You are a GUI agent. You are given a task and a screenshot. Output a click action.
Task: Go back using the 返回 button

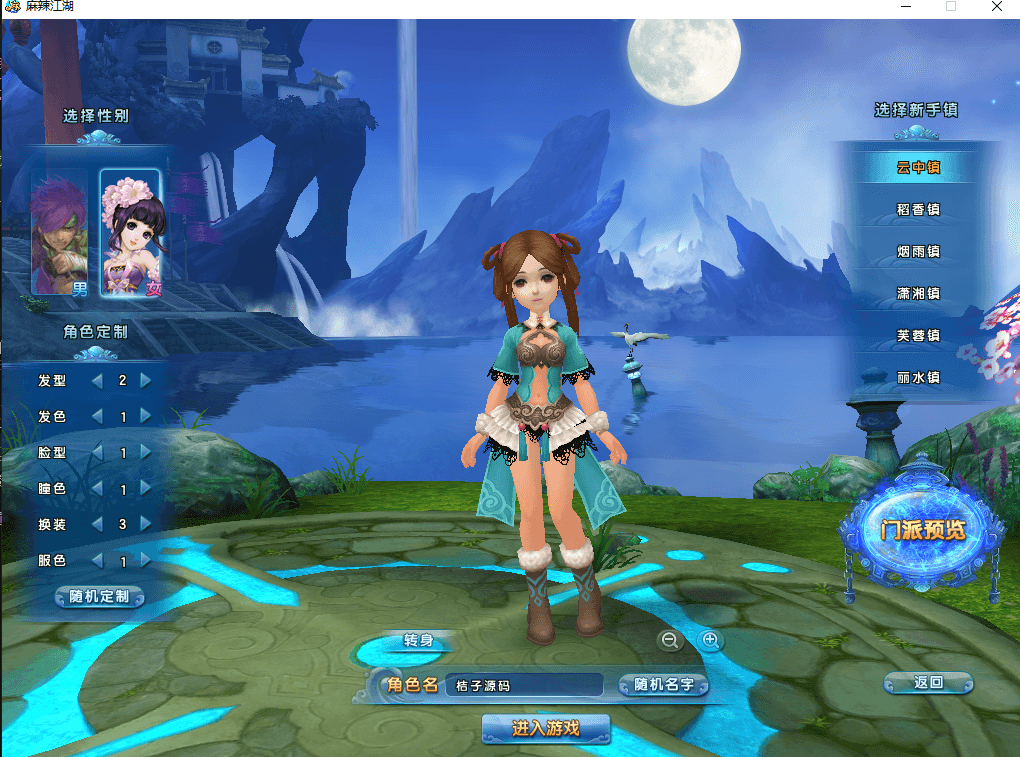(928, 683)
